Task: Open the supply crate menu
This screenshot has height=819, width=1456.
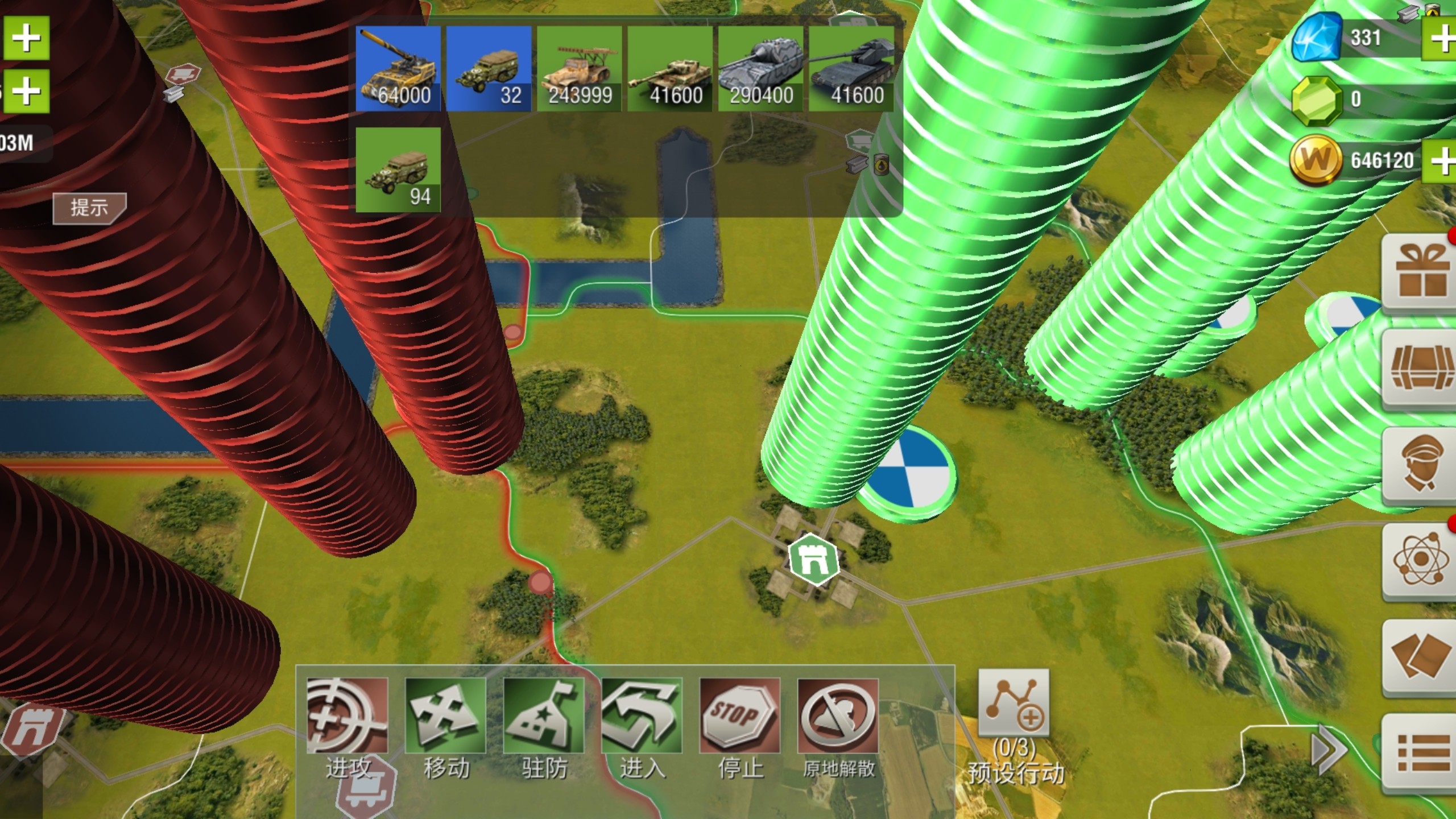Action: click(1420, 368)
